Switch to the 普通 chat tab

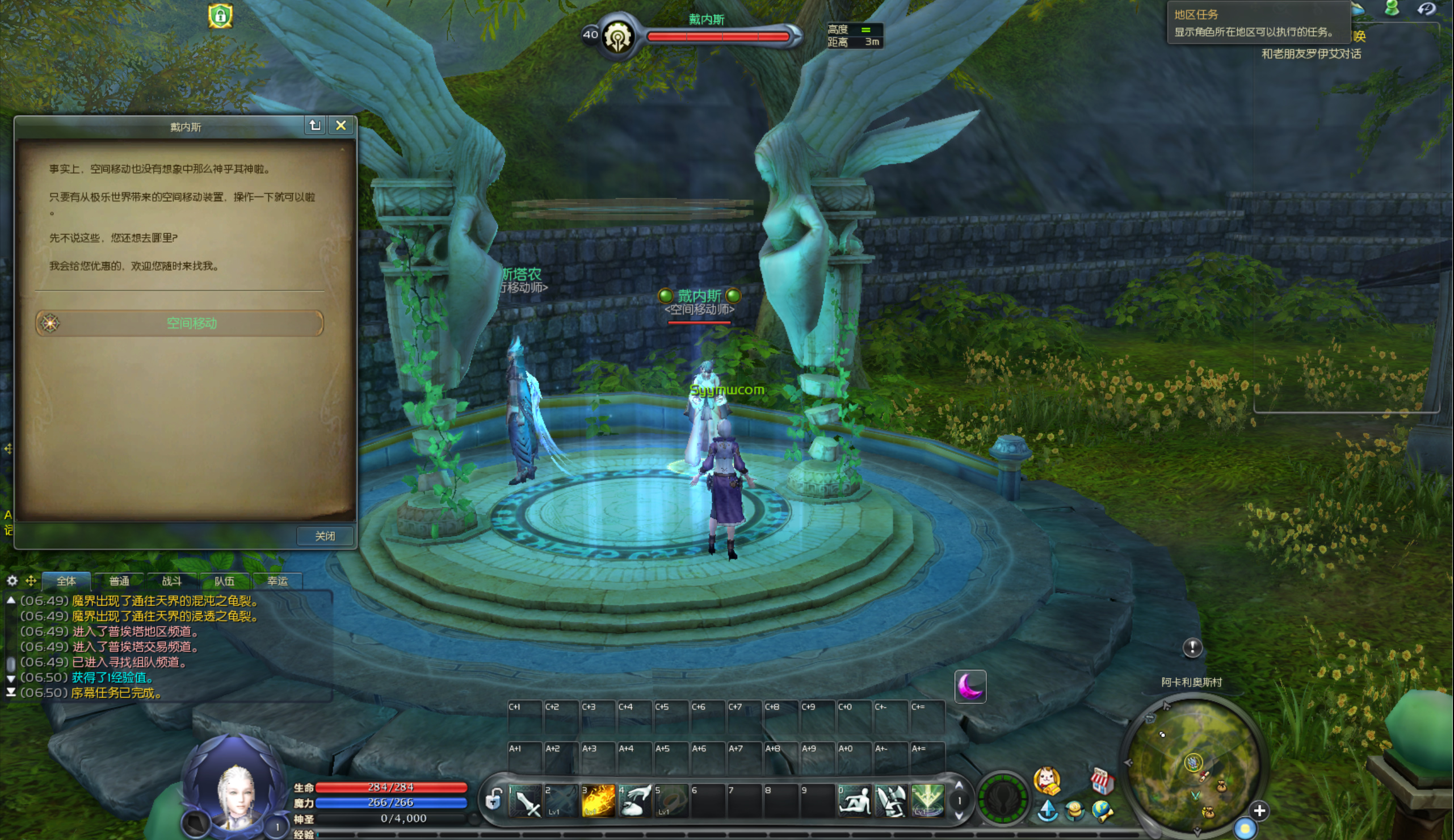(x=119, y=581)
